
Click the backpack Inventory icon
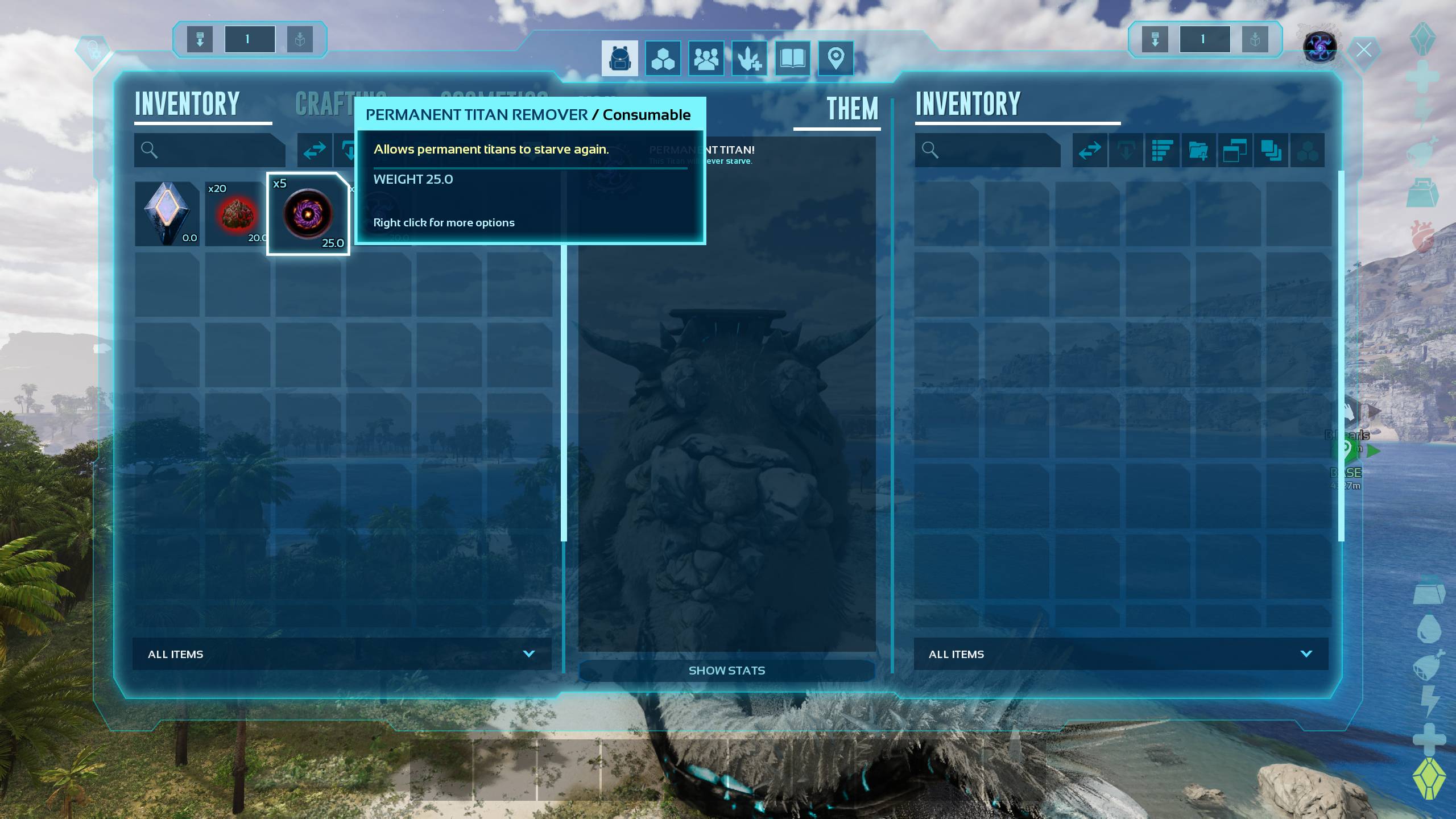tap(620, 58)
